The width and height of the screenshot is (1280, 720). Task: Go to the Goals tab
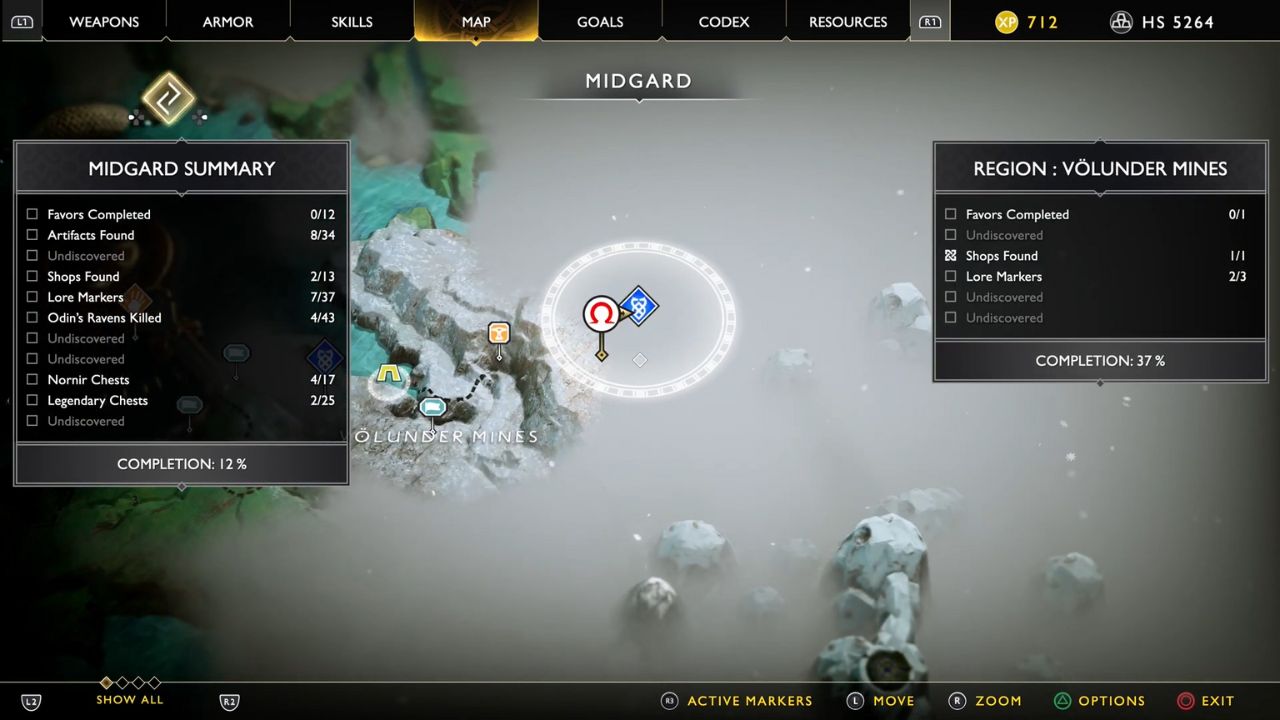point(600,22)
